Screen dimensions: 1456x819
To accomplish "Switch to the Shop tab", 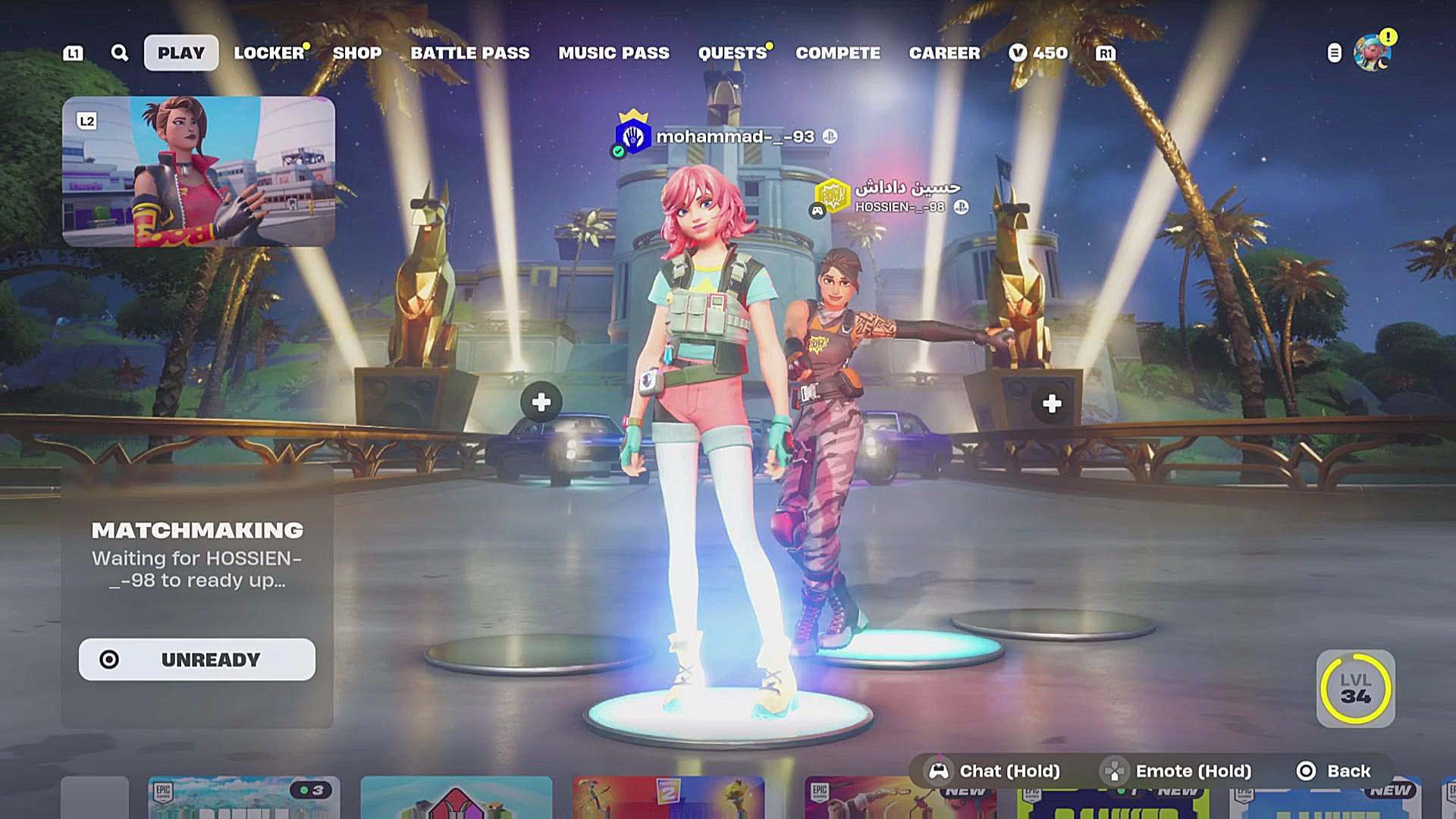I will click(357, 53).
